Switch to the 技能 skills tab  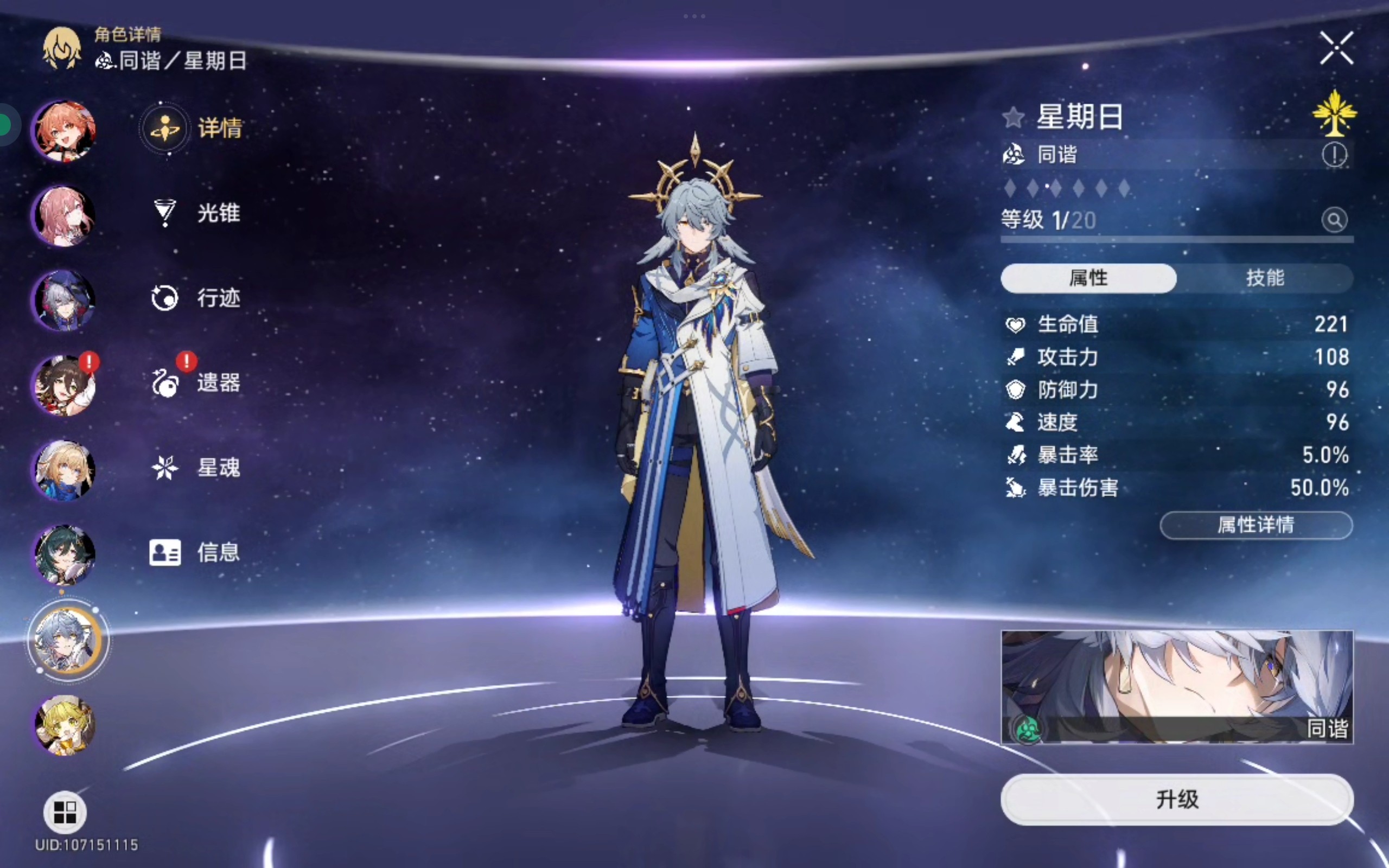(x=1264, y=278)
